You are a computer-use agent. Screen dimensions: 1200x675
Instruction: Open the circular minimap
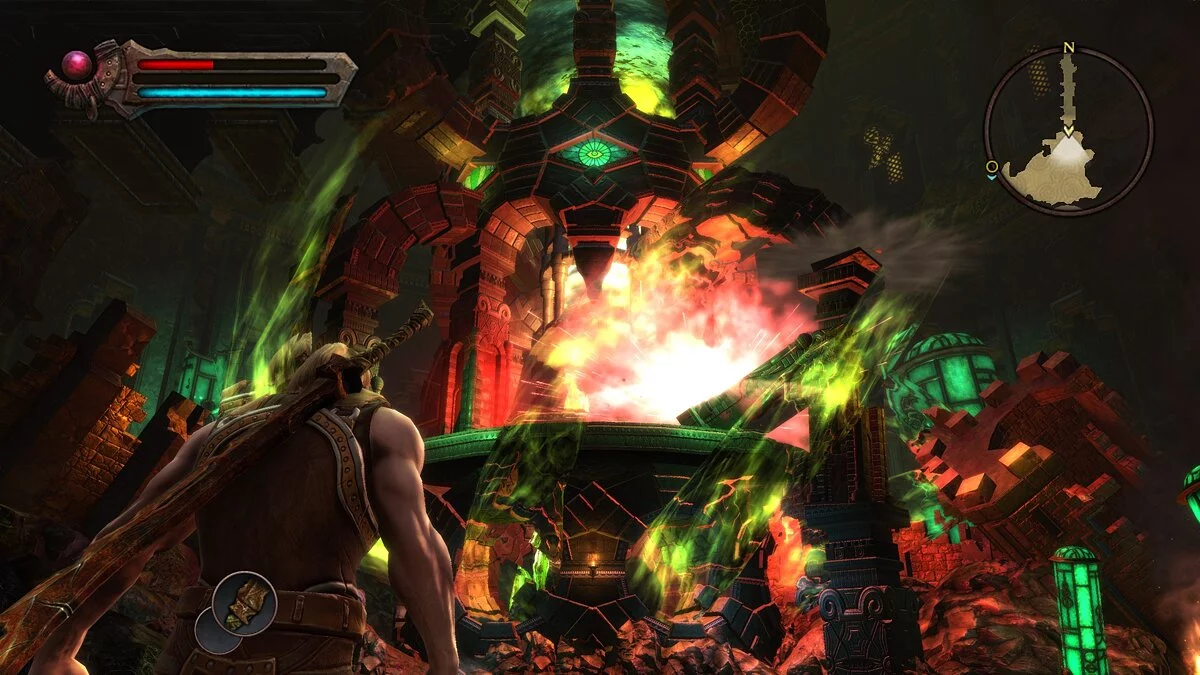(1068, 131)
